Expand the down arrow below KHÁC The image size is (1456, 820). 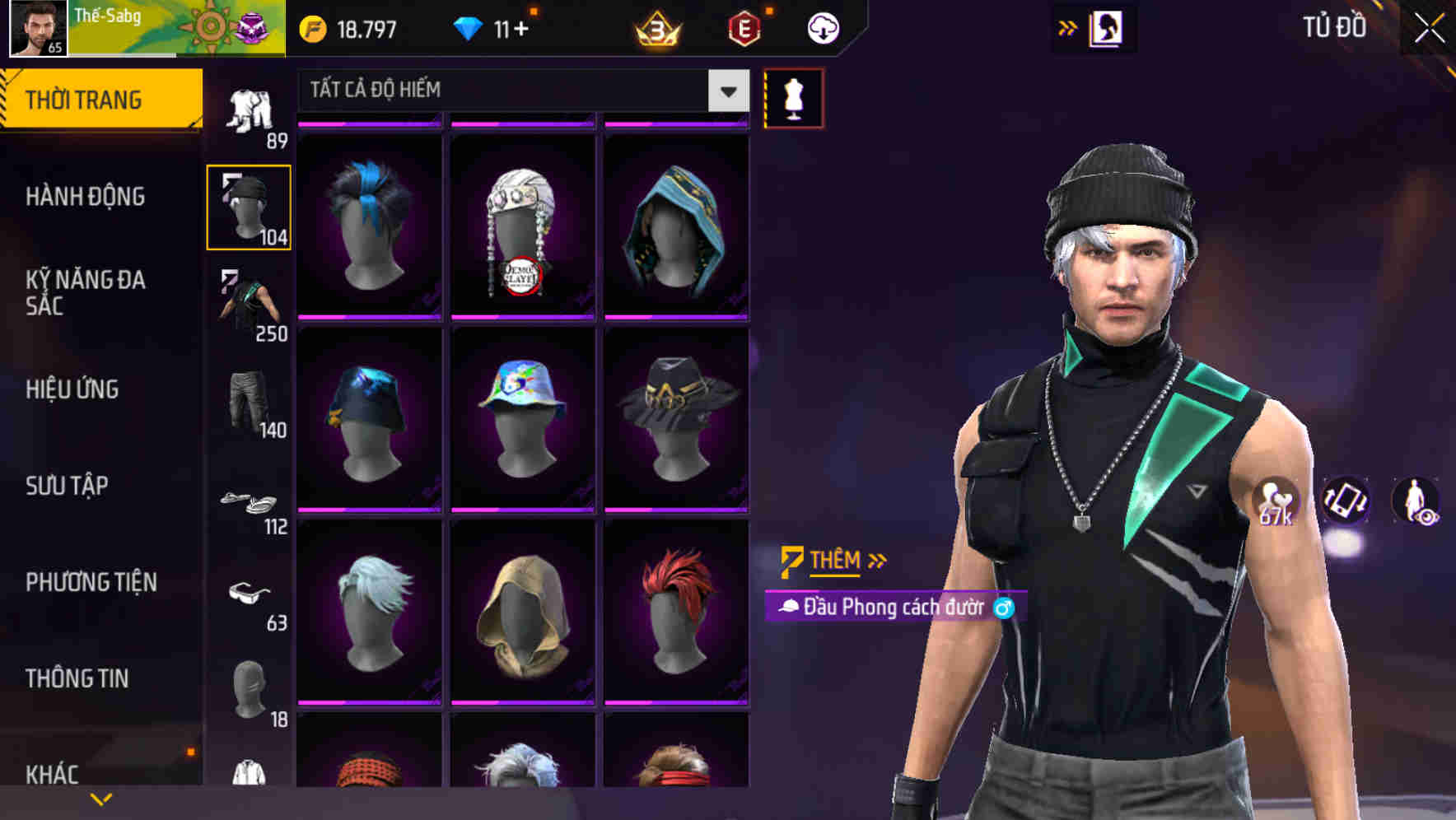pos(101,797)
